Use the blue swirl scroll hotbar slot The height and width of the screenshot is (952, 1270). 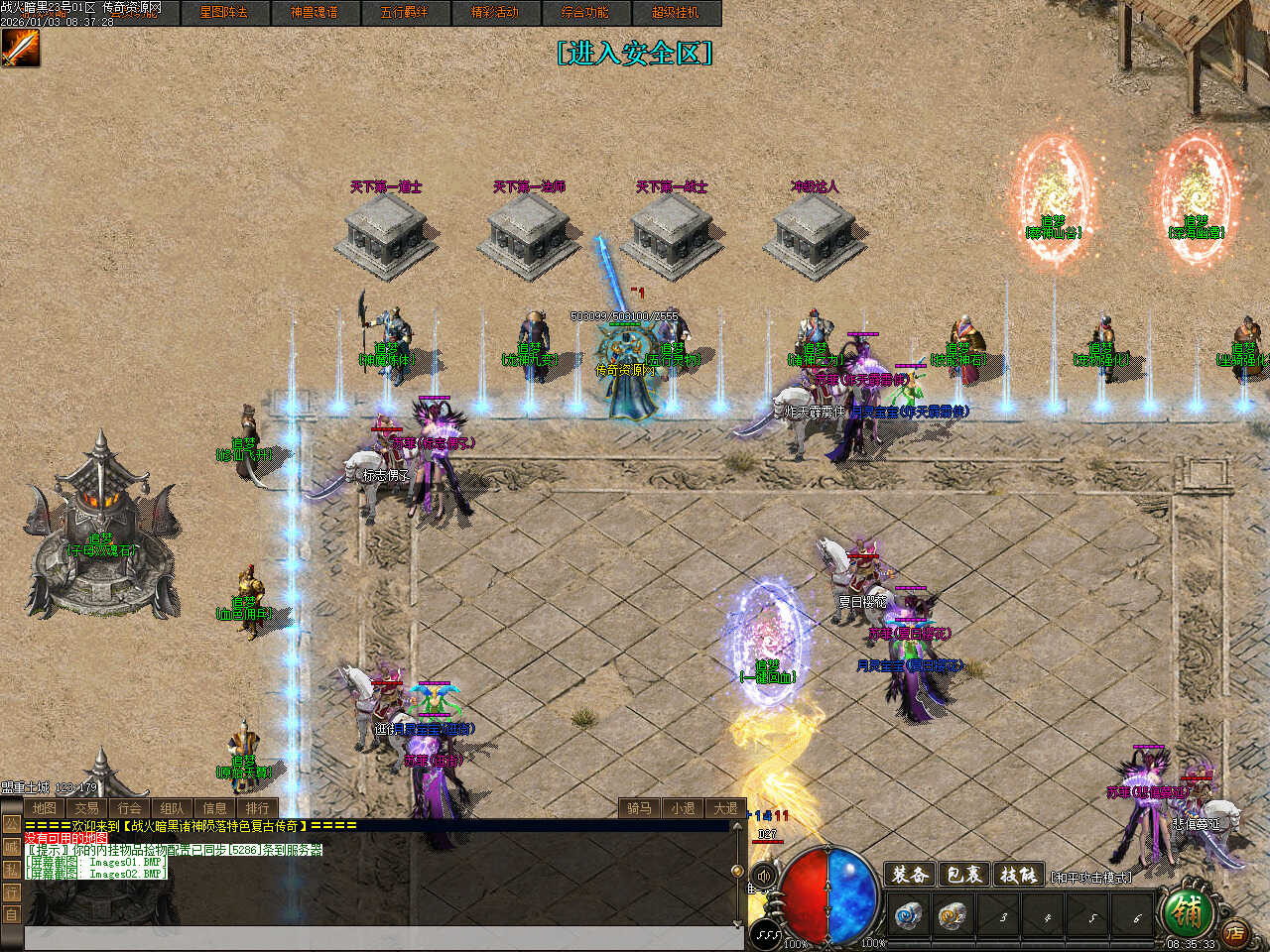coord(908,915)
